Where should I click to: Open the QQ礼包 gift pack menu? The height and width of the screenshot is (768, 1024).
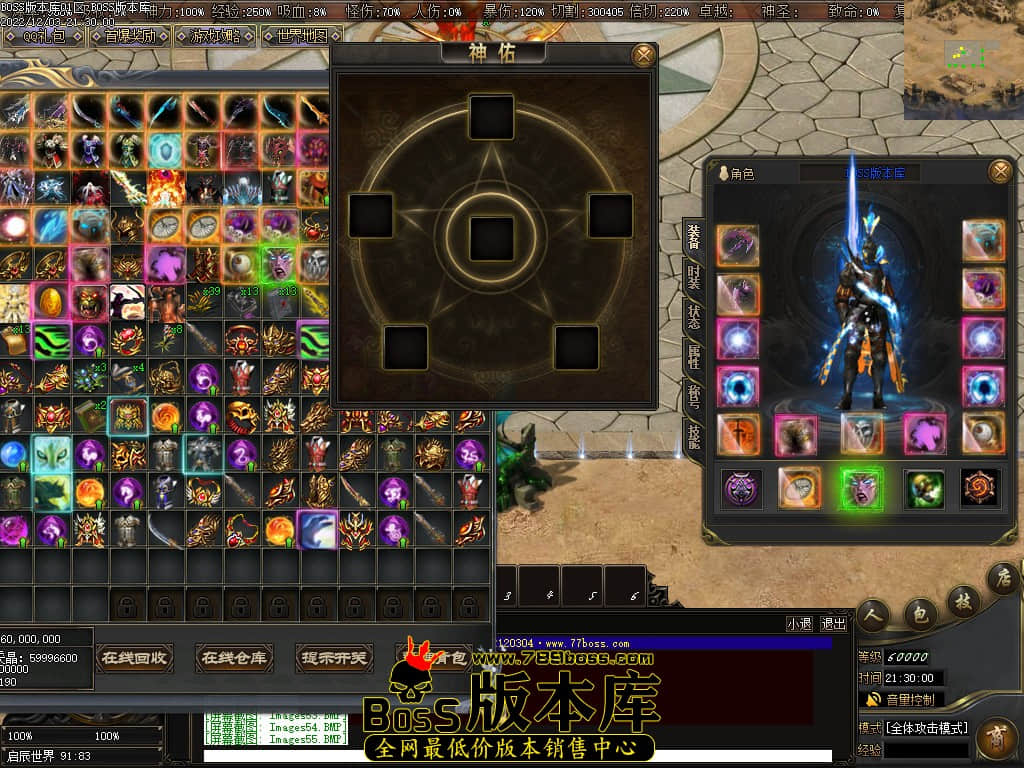[44, 36]
